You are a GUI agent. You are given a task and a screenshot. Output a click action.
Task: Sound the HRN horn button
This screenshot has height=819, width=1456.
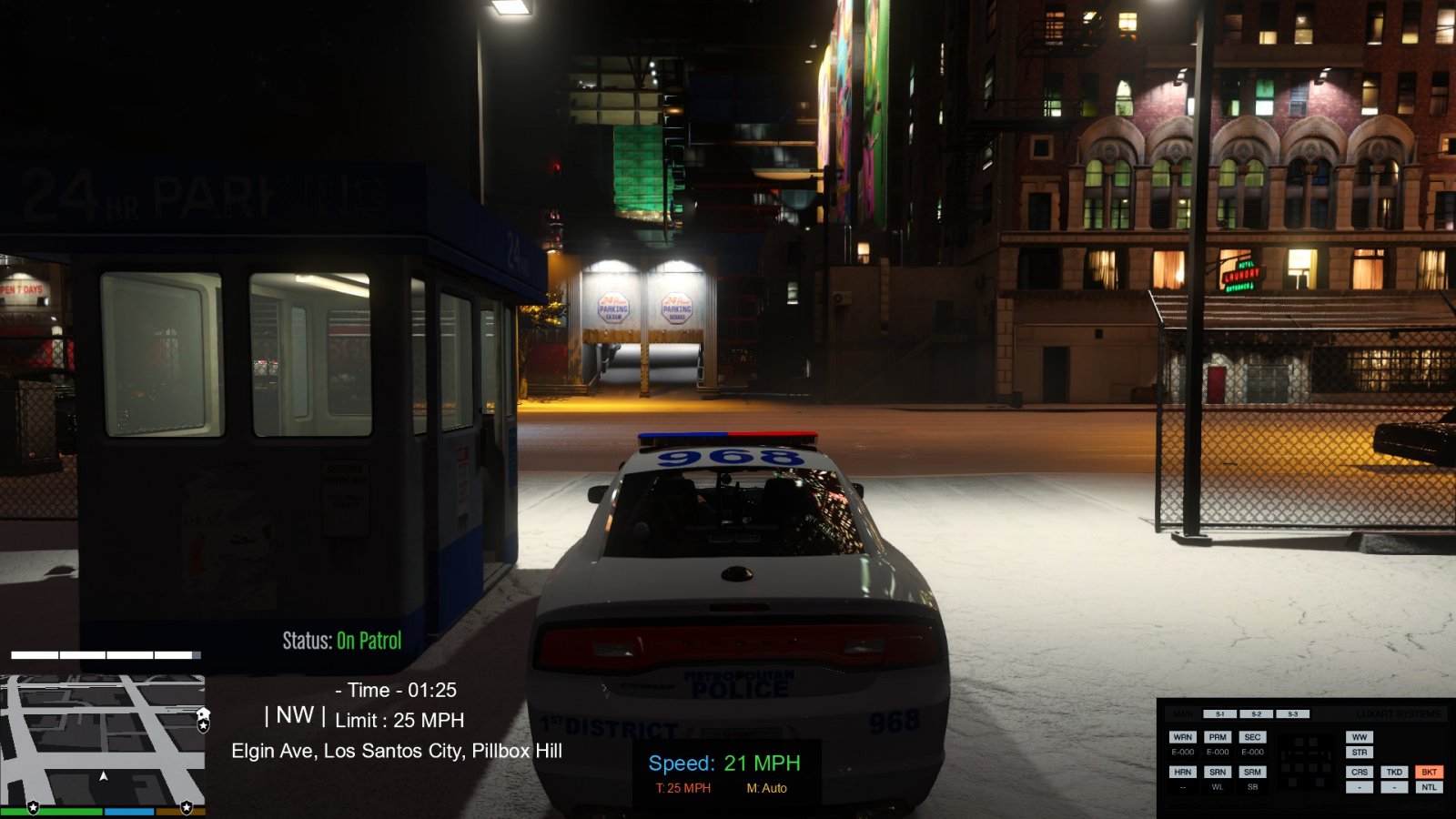click(1182, 772)
